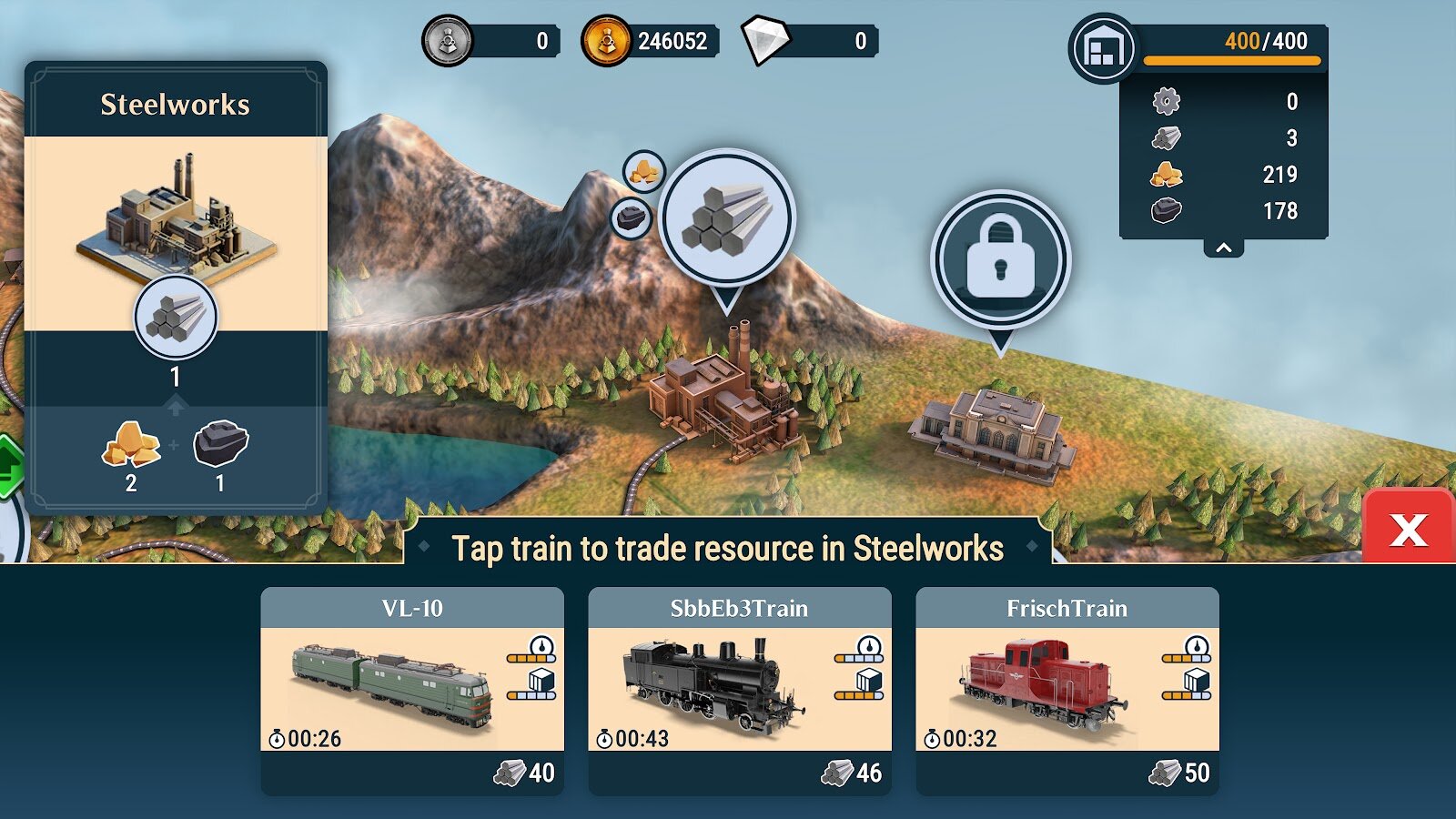Tap the small gold ore map bubble
The width and height of the screenshot is (1456, 819).
644,171
